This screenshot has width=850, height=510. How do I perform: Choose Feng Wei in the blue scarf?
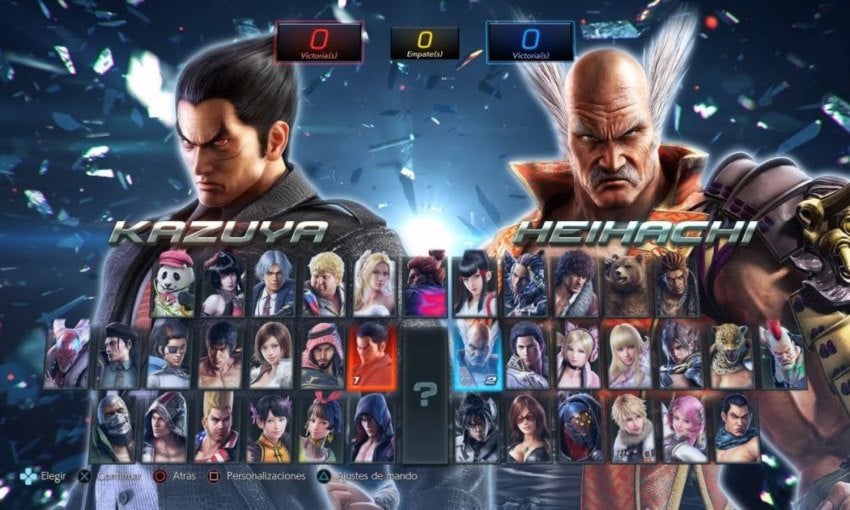(x=737, y=427)
